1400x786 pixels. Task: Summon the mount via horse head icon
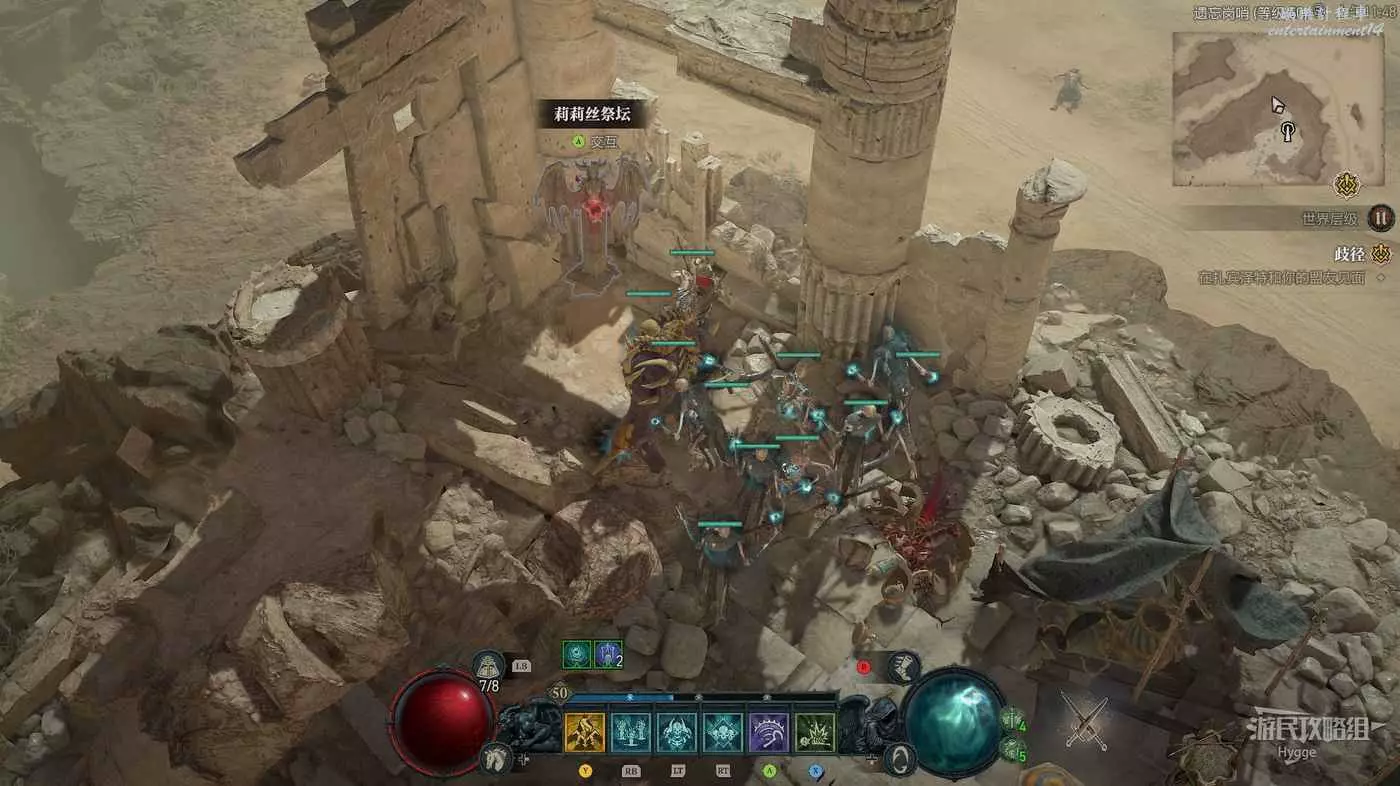pos(492,757)
